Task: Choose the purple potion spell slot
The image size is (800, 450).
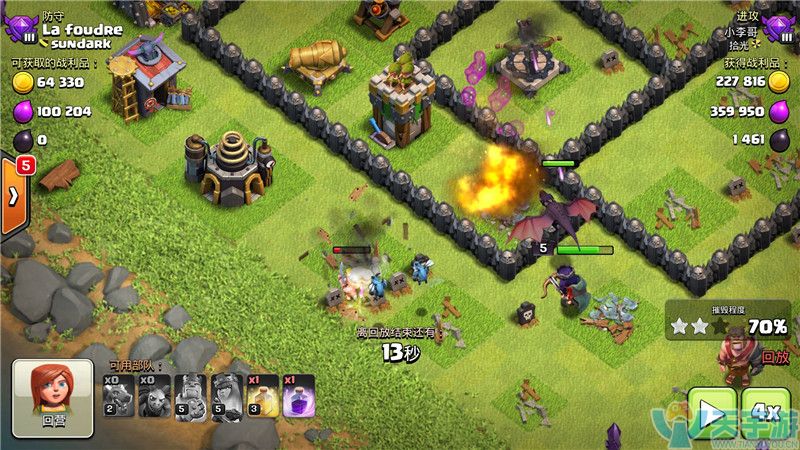Action: coord(298,397)
